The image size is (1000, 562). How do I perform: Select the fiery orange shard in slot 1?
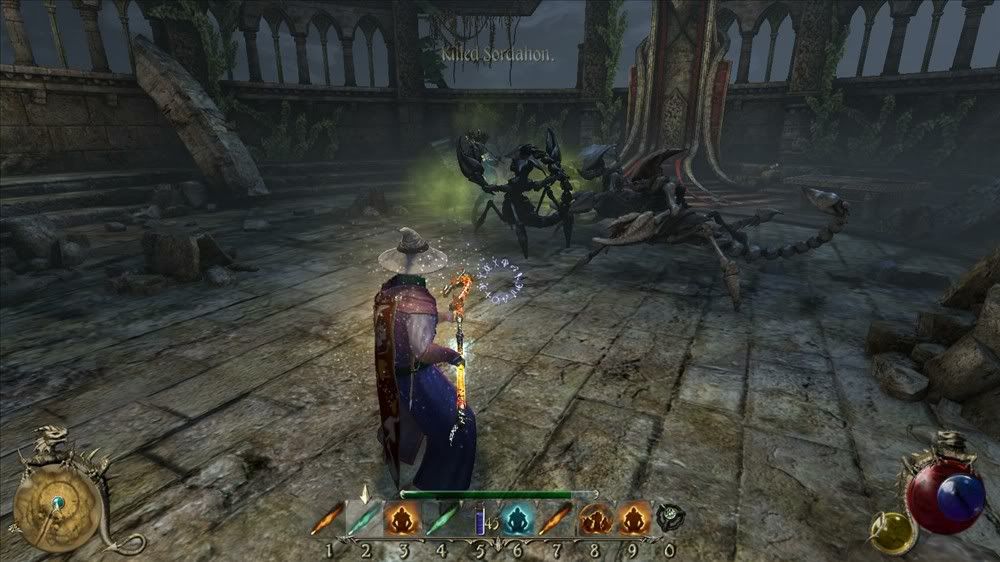tap(326, 519)
